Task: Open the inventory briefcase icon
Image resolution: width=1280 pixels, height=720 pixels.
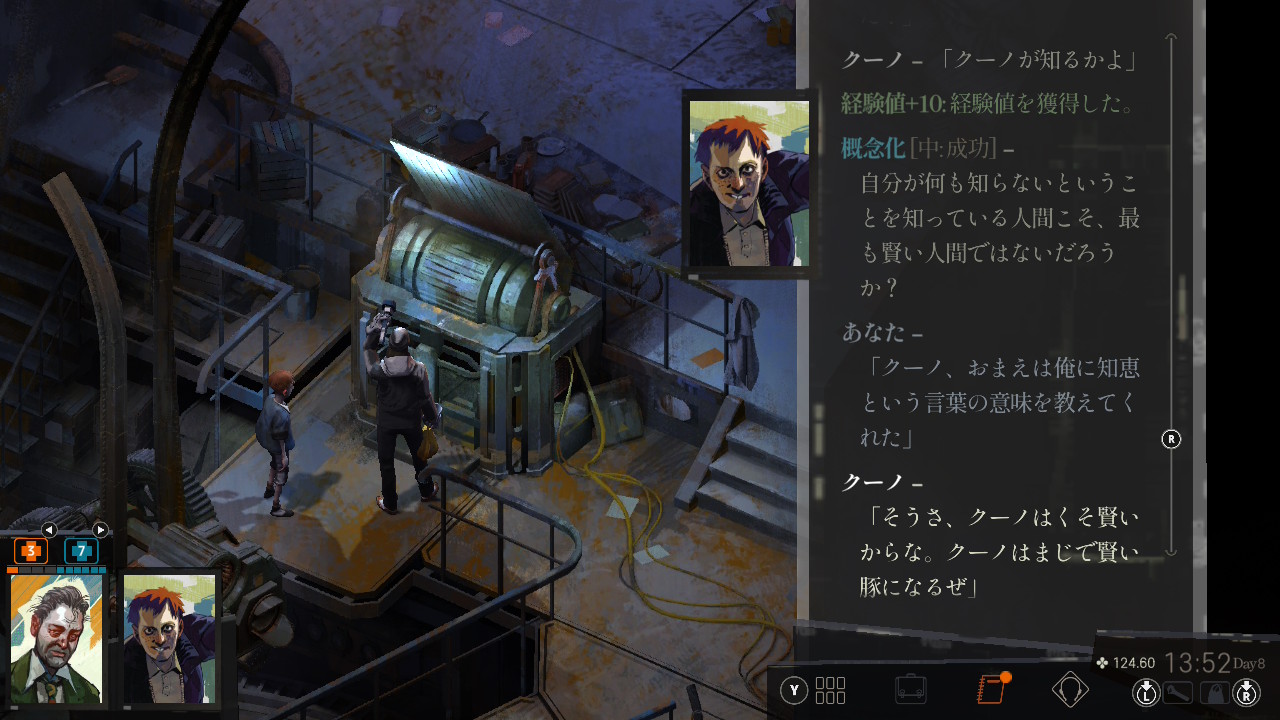Action: tap(910, 690)
